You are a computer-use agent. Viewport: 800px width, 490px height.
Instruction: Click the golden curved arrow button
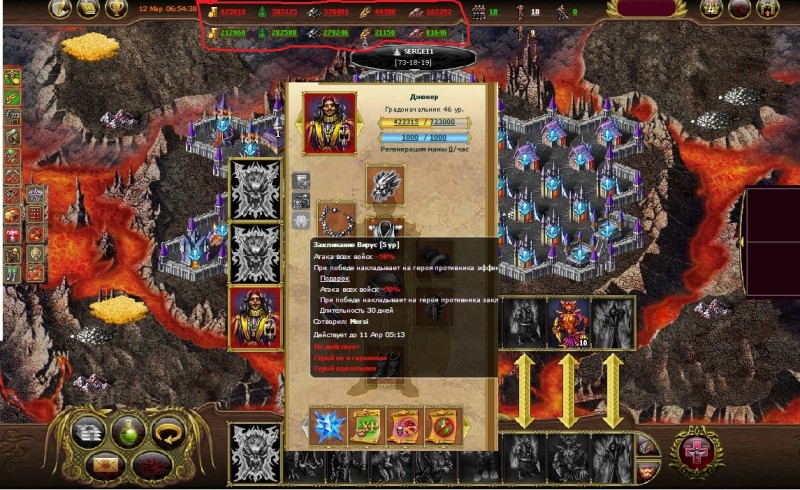click(x=166, y=431)
